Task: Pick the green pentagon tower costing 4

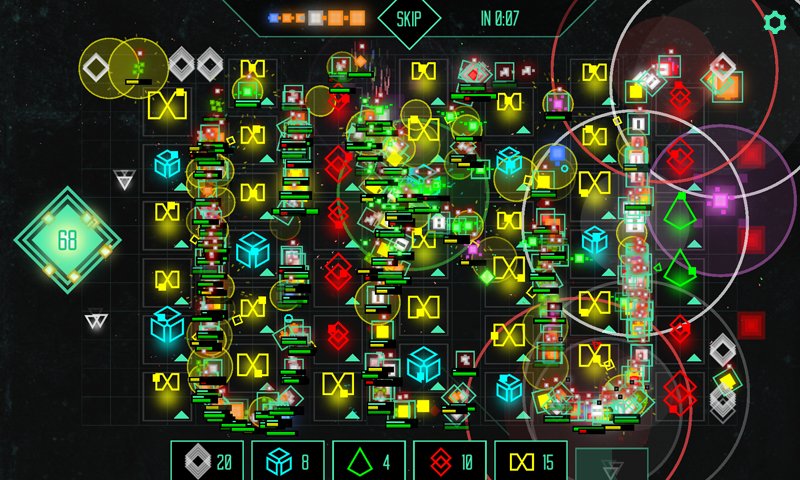Action: pyautogui.click(x=368, y=461)
